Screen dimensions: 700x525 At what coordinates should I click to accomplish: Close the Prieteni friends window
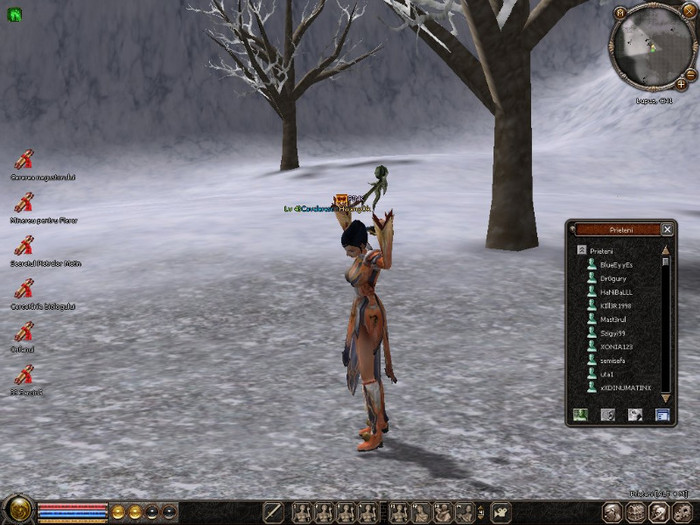(x=667, y=229)
